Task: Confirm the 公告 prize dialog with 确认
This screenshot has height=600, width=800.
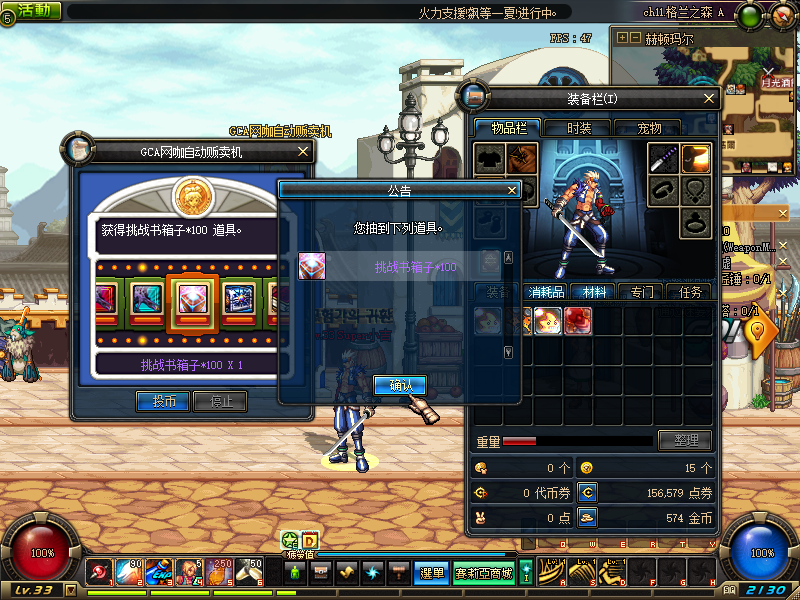Action: [400, 384]
